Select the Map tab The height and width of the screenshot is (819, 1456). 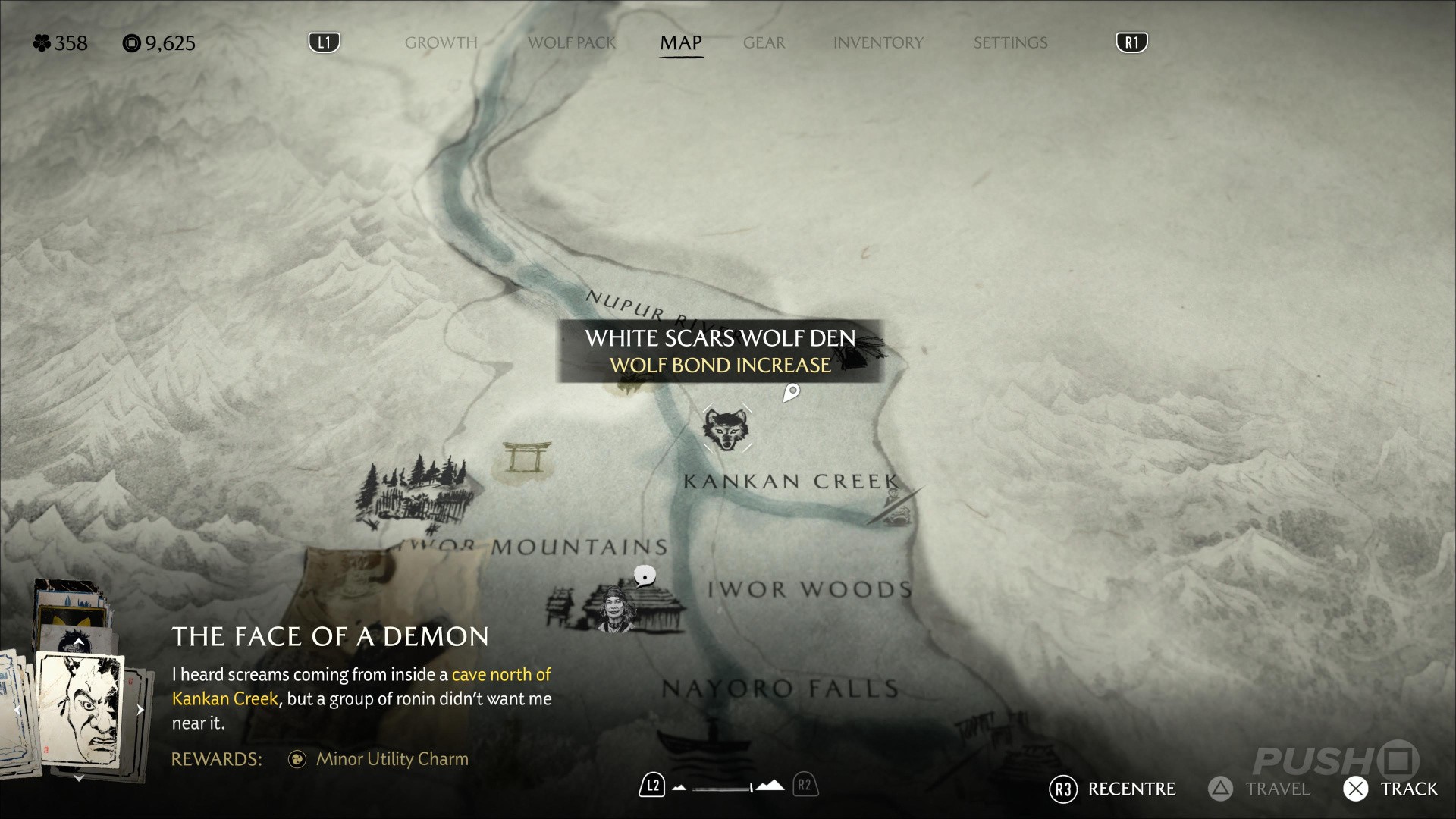click(680, 42)
